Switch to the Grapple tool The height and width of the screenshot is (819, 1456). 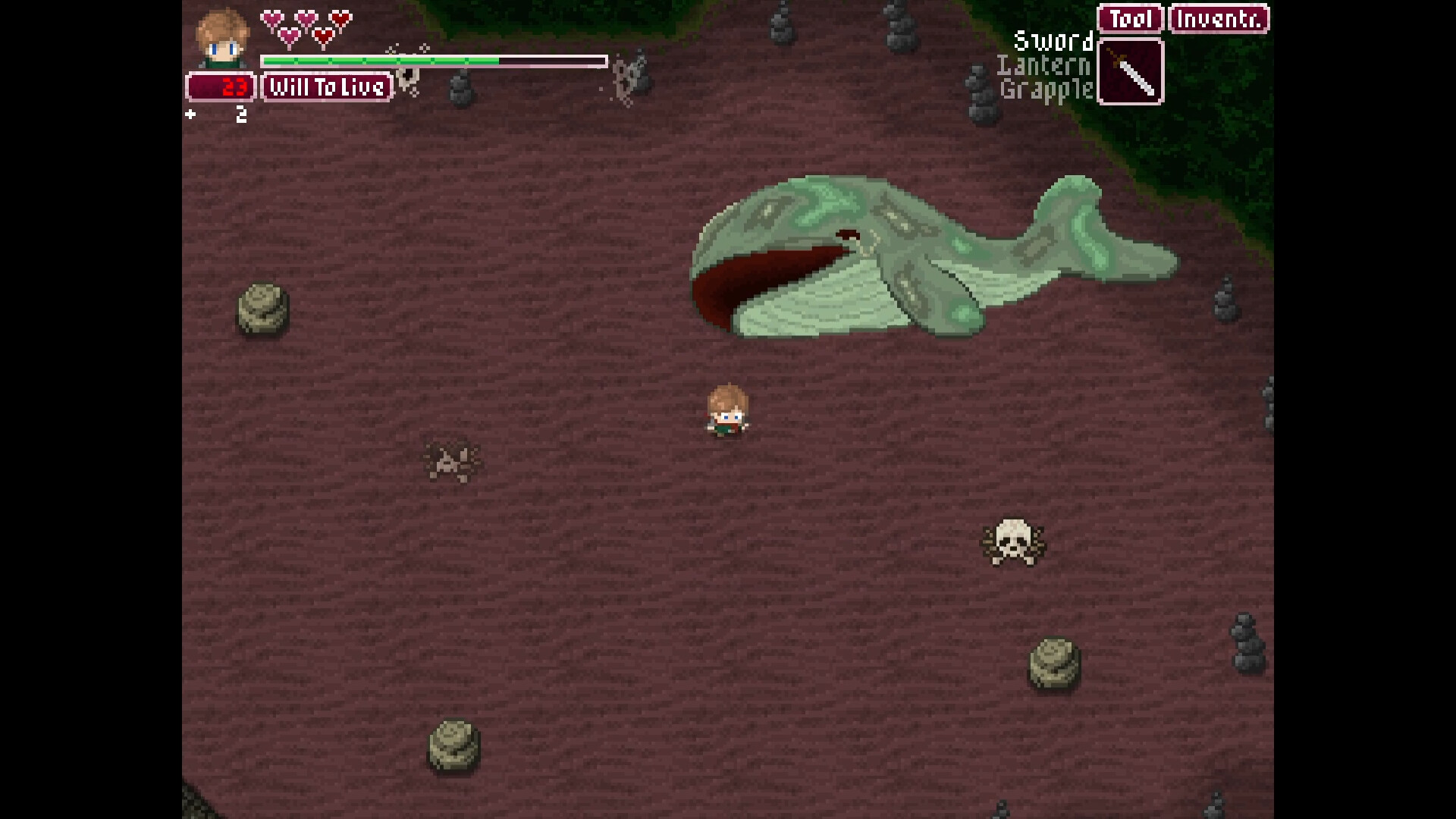pos(1046,90)
